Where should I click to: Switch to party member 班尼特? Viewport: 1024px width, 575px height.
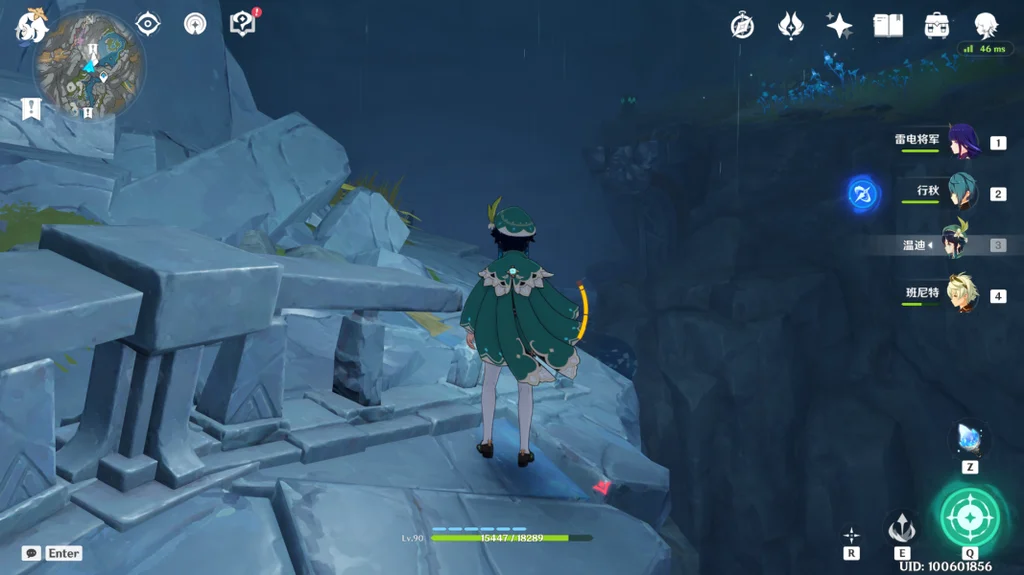[x=961, y=295]
